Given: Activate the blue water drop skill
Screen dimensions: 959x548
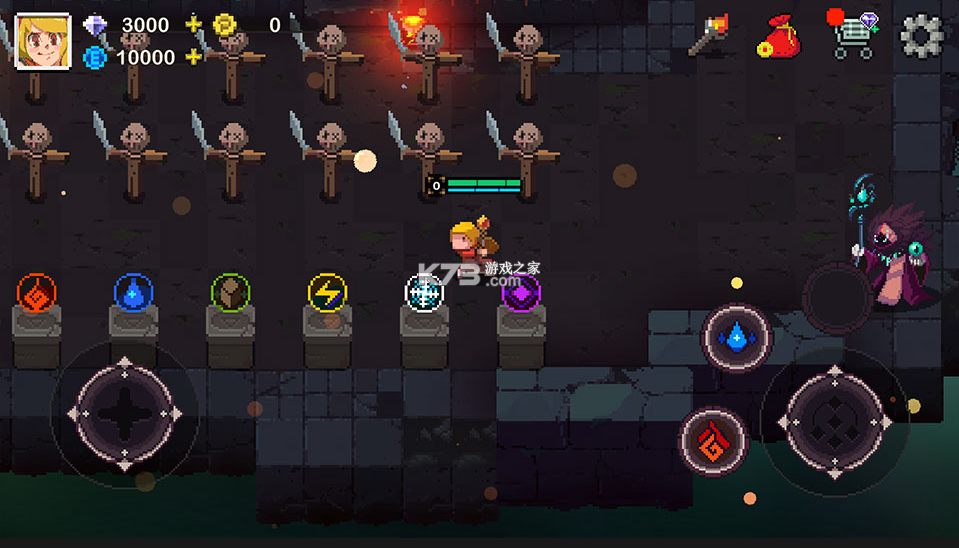Looking at the screenshot, I should pyautogui.click(x=737, y=339).
